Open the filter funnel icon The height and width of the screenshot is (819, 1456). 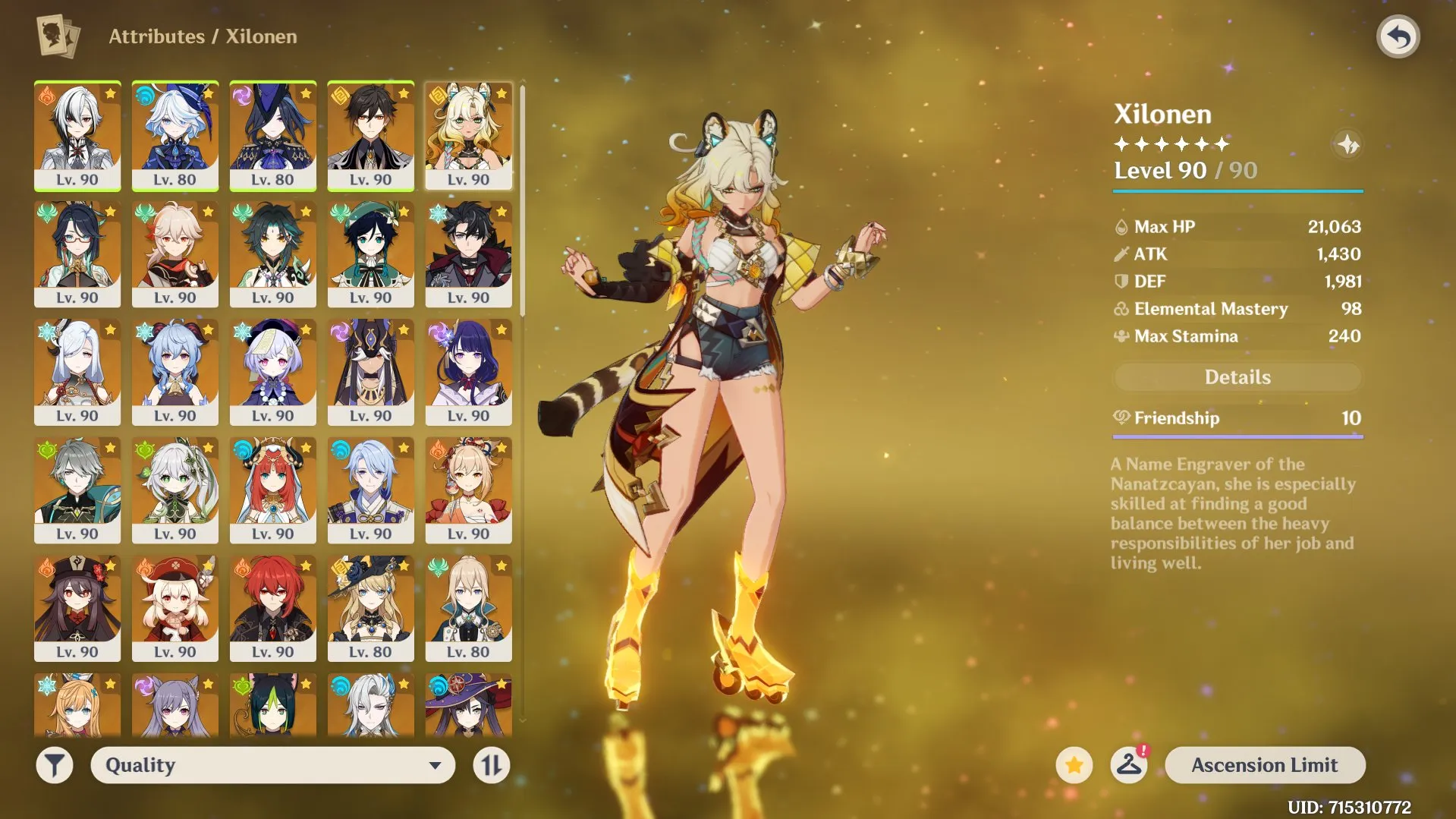click(53, 765)
